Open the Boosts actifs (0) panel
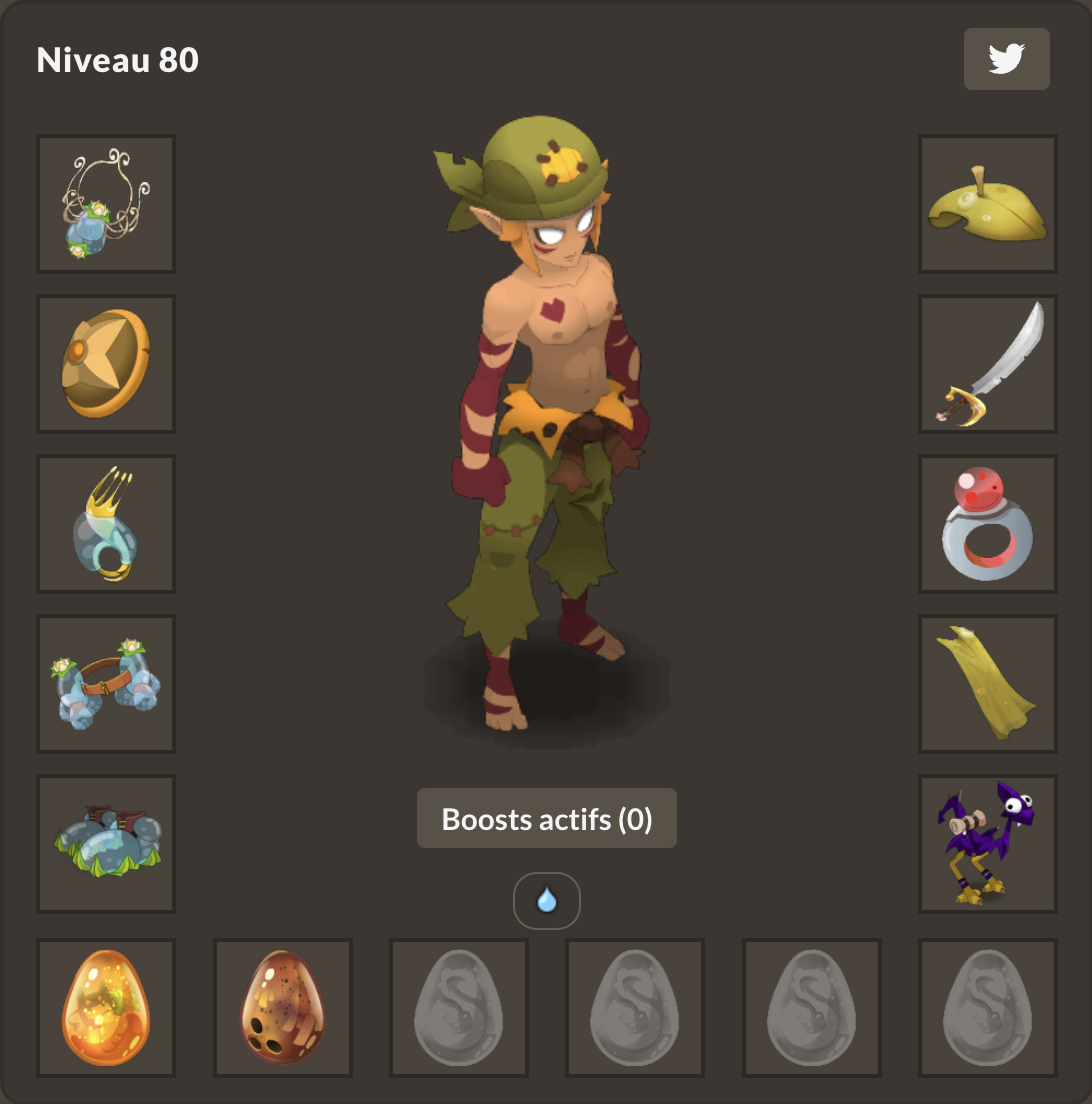The width and height of the screenshot is (1092, 1104). (546, 819)
